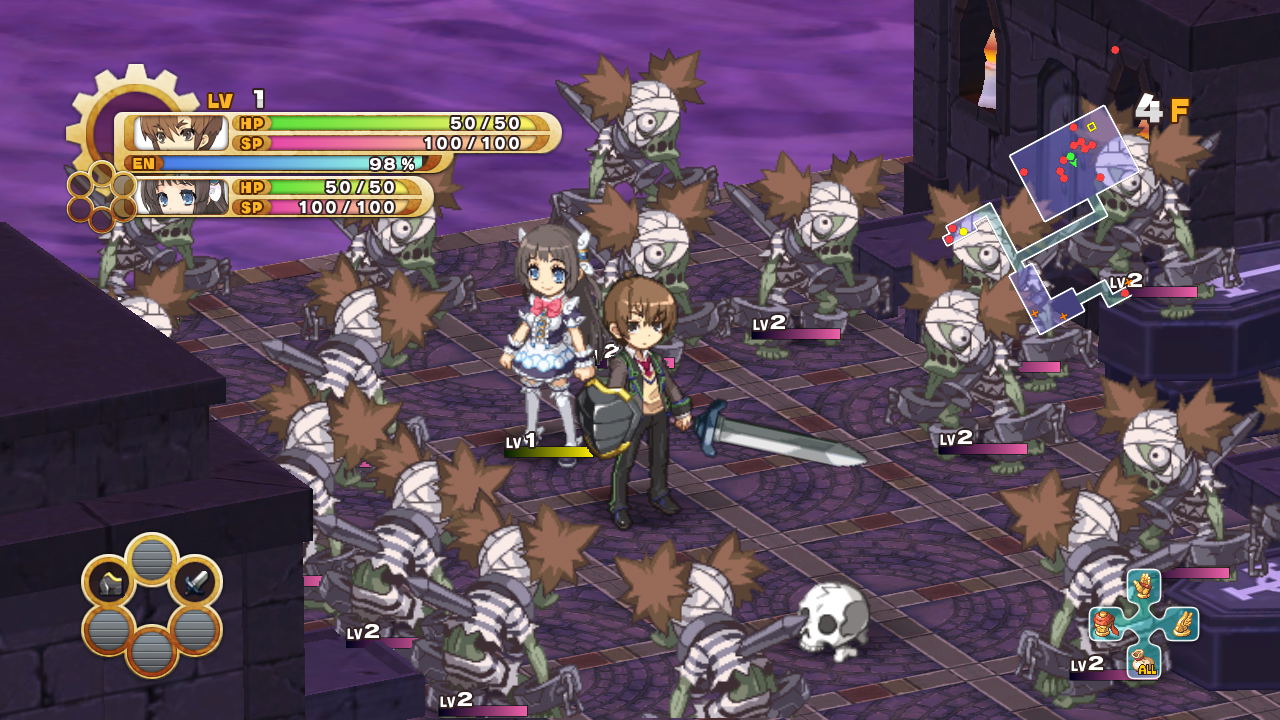
Task: Pick the item bag labeled ALL
Action: [x=1144, y=662]
